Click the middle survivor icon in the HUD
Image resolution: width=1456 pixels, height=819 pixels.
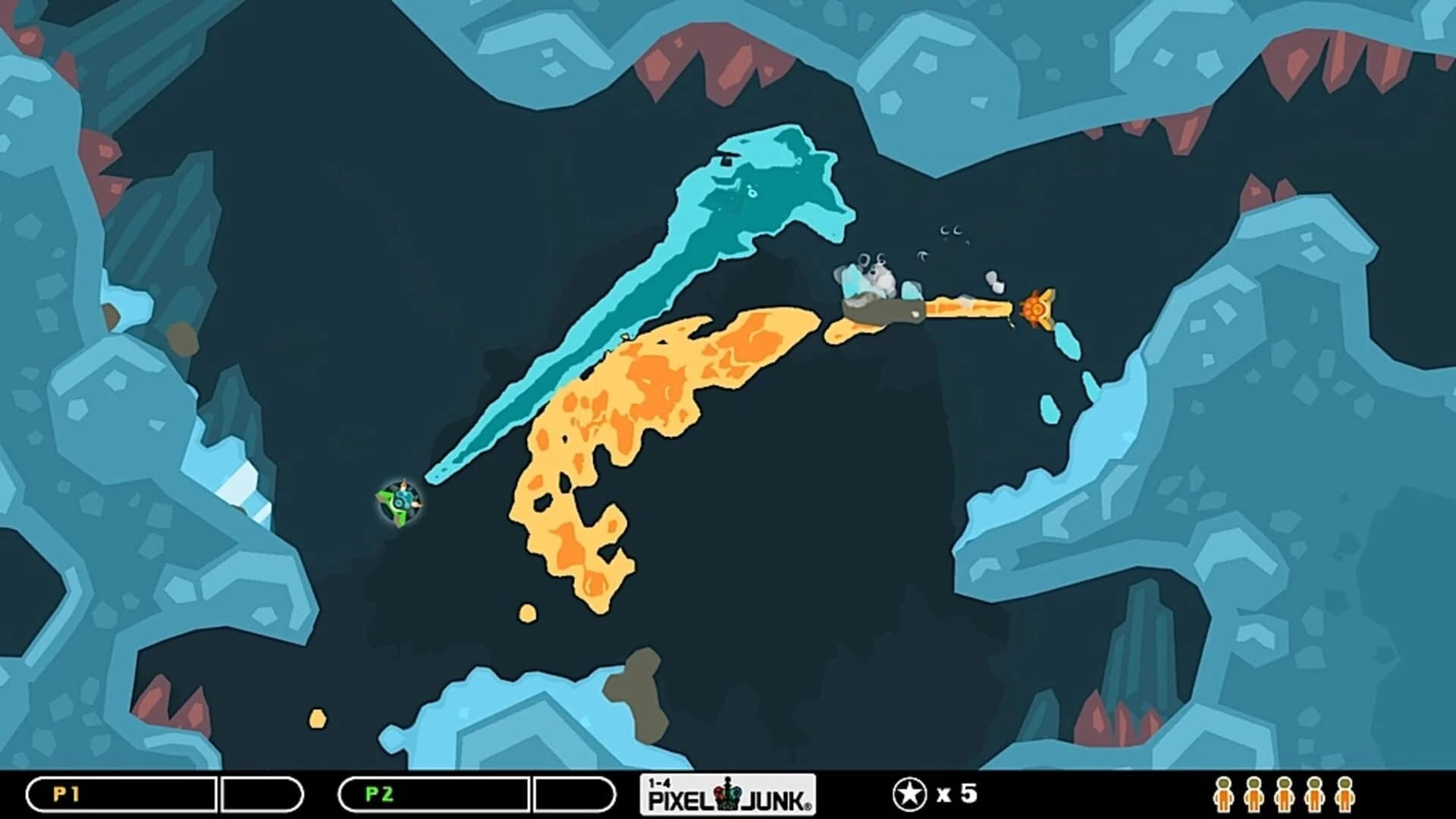1285,796
